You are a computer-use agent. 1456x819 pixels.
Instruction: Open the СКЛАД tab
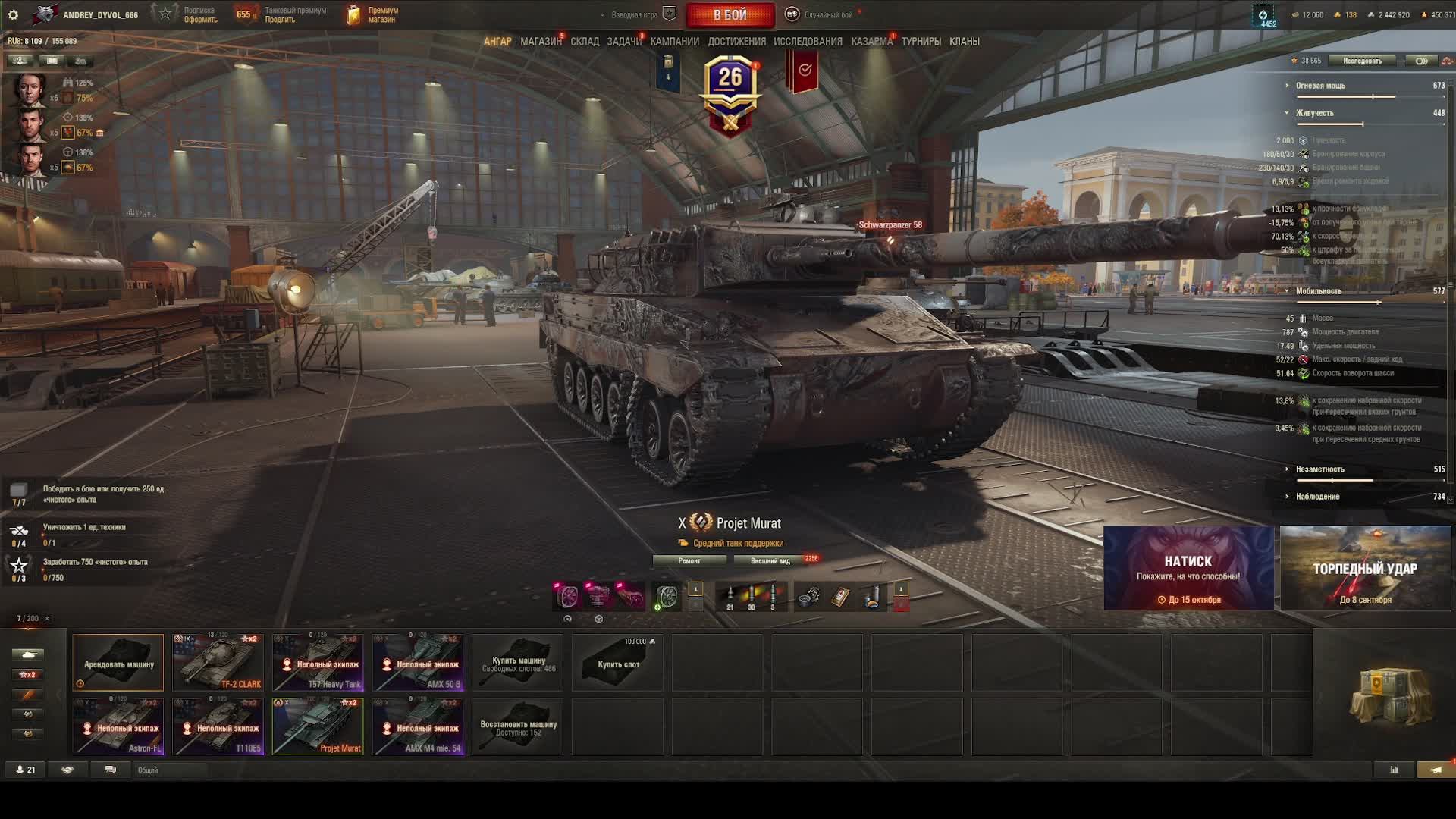tap(585, 42)
